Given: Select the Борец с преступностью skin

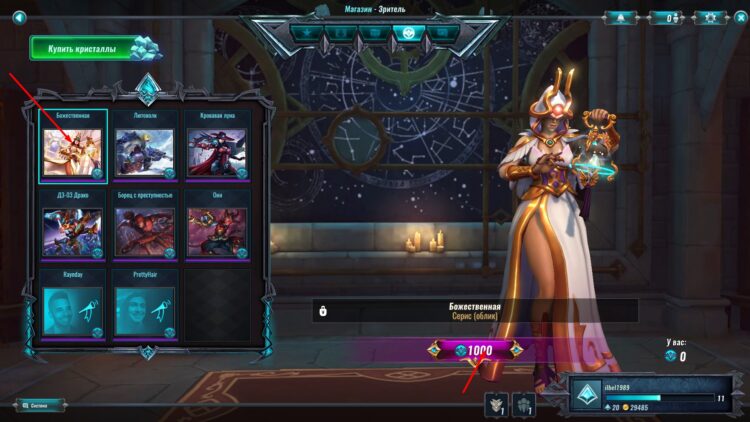Looking at the screenshot, I should click(x=144, y=230).
